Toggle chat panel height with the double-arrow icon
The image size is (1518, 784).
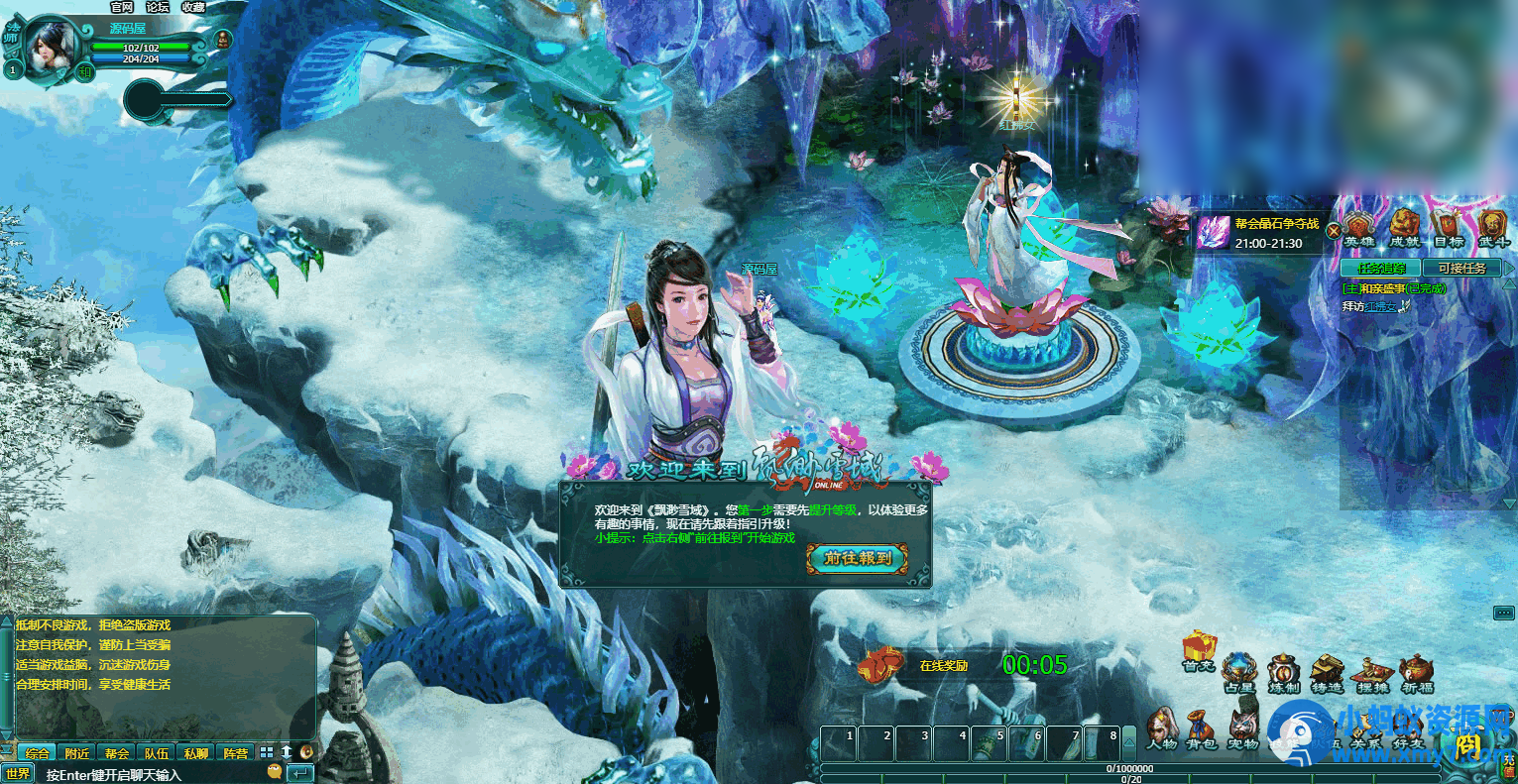click(287, 751)
